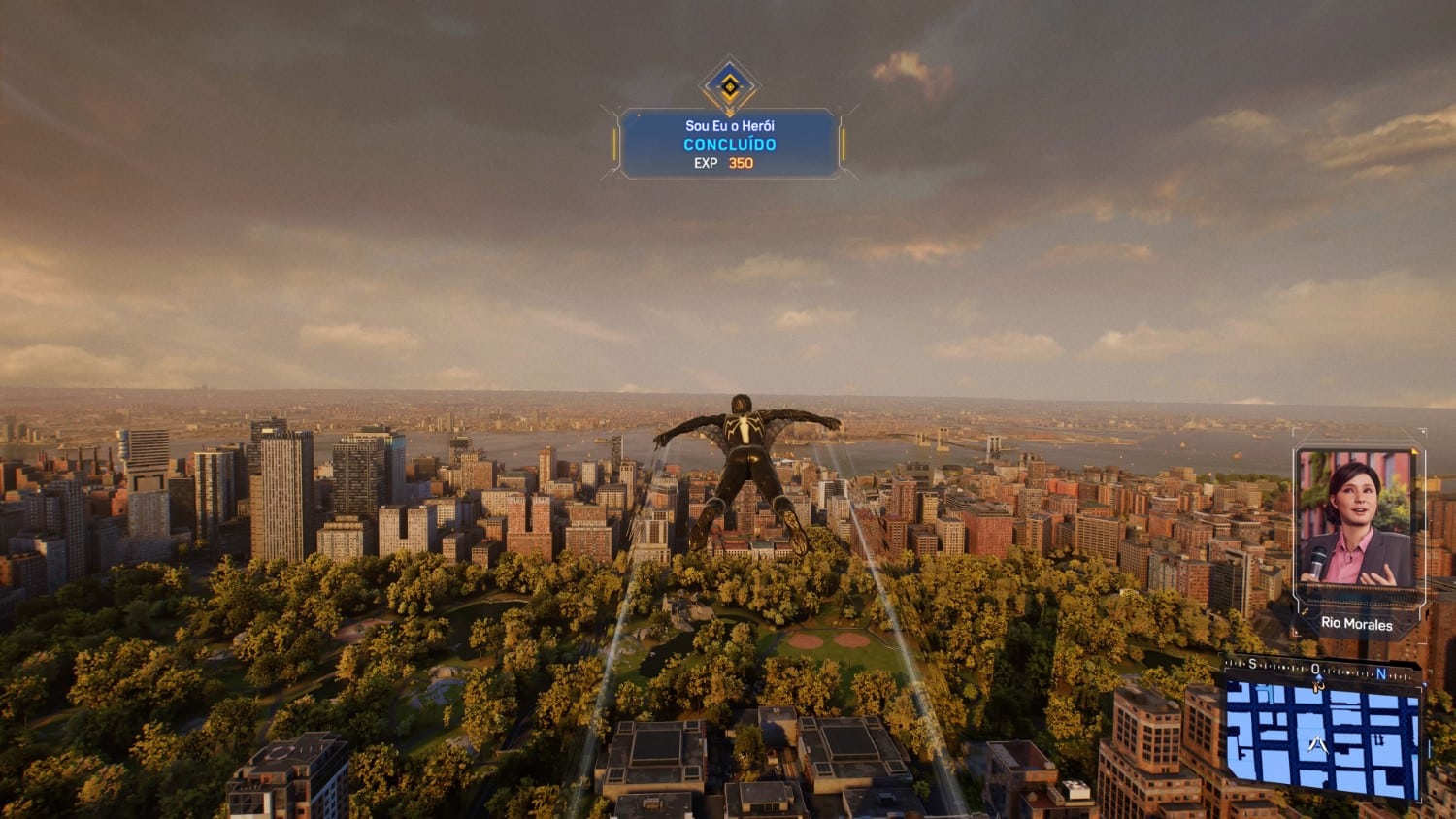
Task: Click the compass strip above the minimap
Action: tap(1320, 669)
